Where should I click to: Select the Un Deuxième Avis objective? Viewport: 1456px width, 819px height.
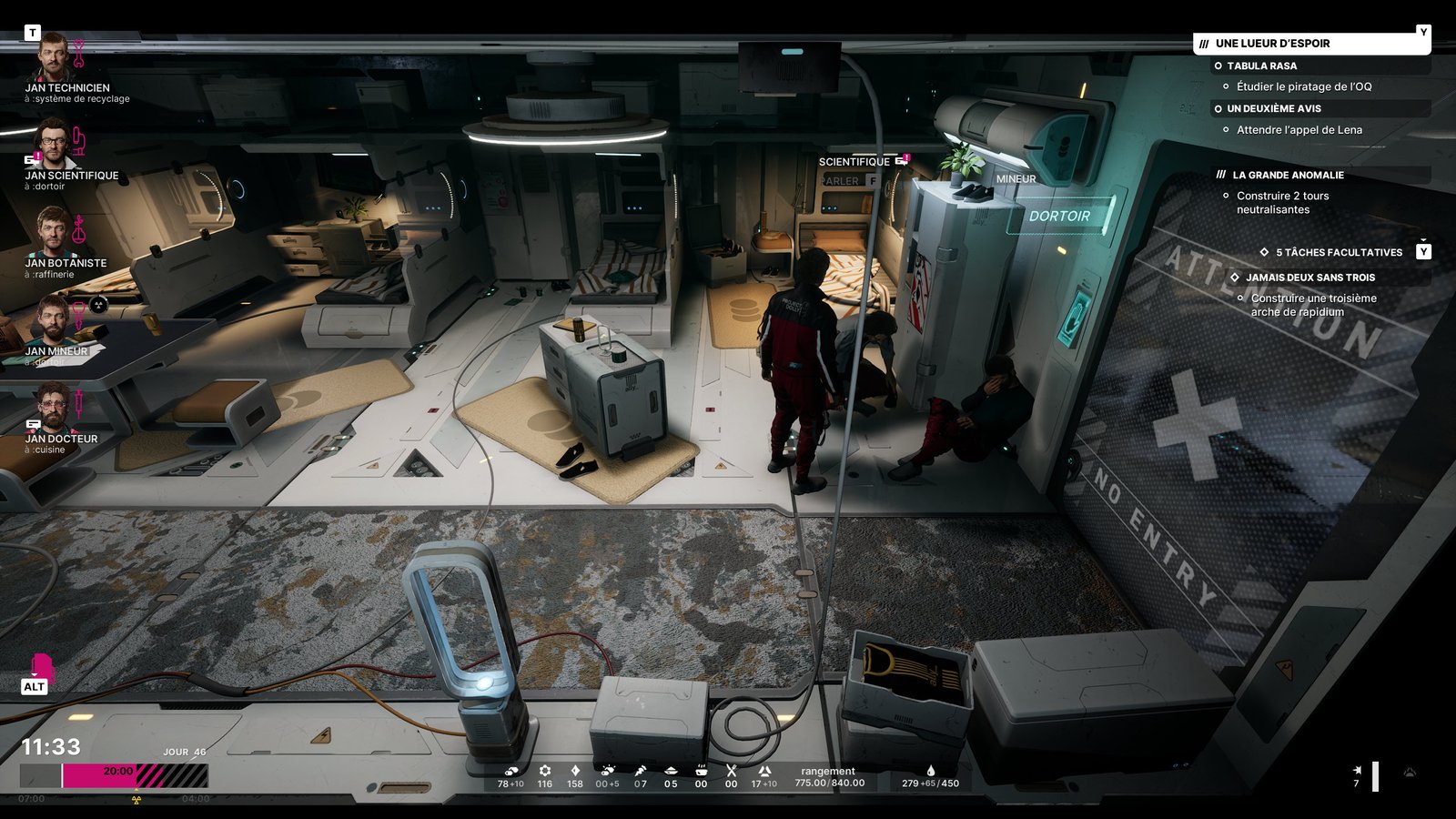click(x=1273, y=109)
